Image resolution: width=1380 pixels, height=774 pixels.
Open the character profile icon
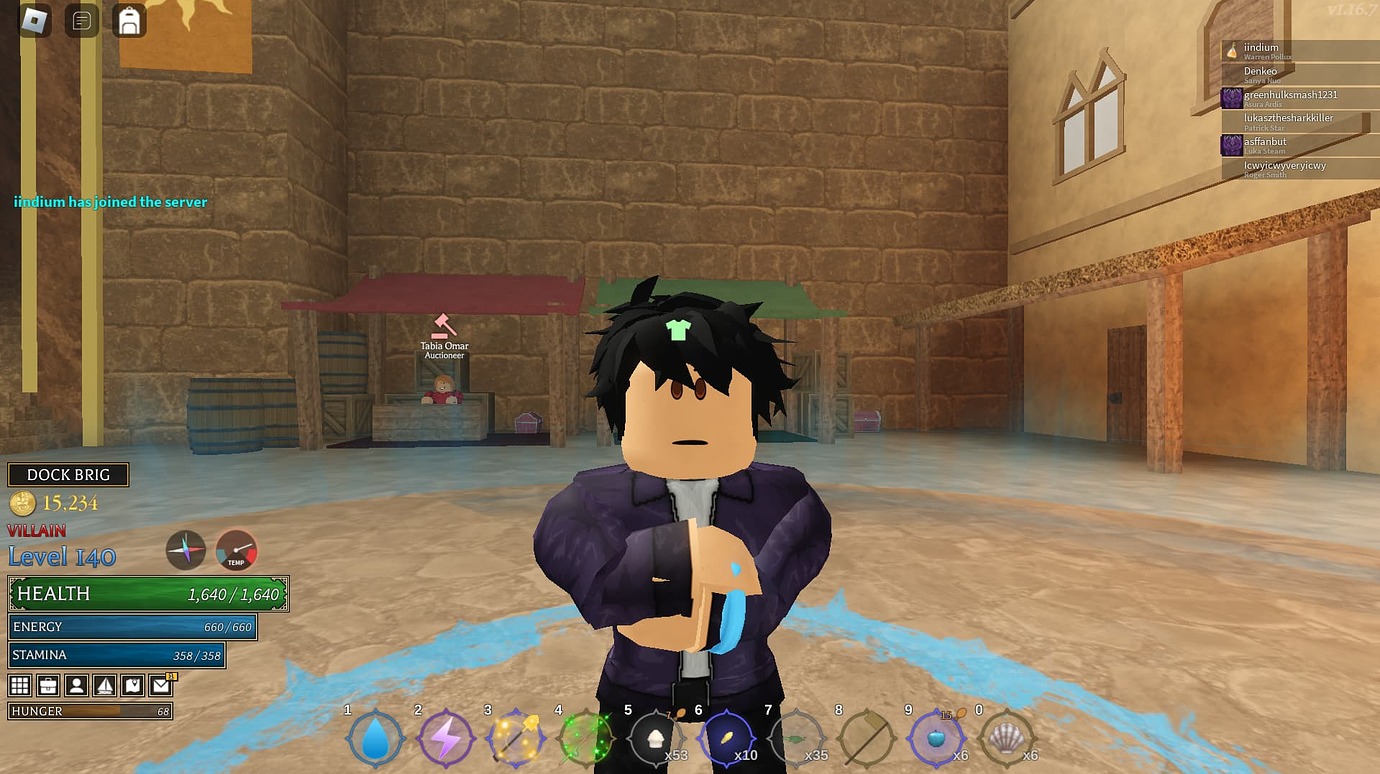(76, 685)
